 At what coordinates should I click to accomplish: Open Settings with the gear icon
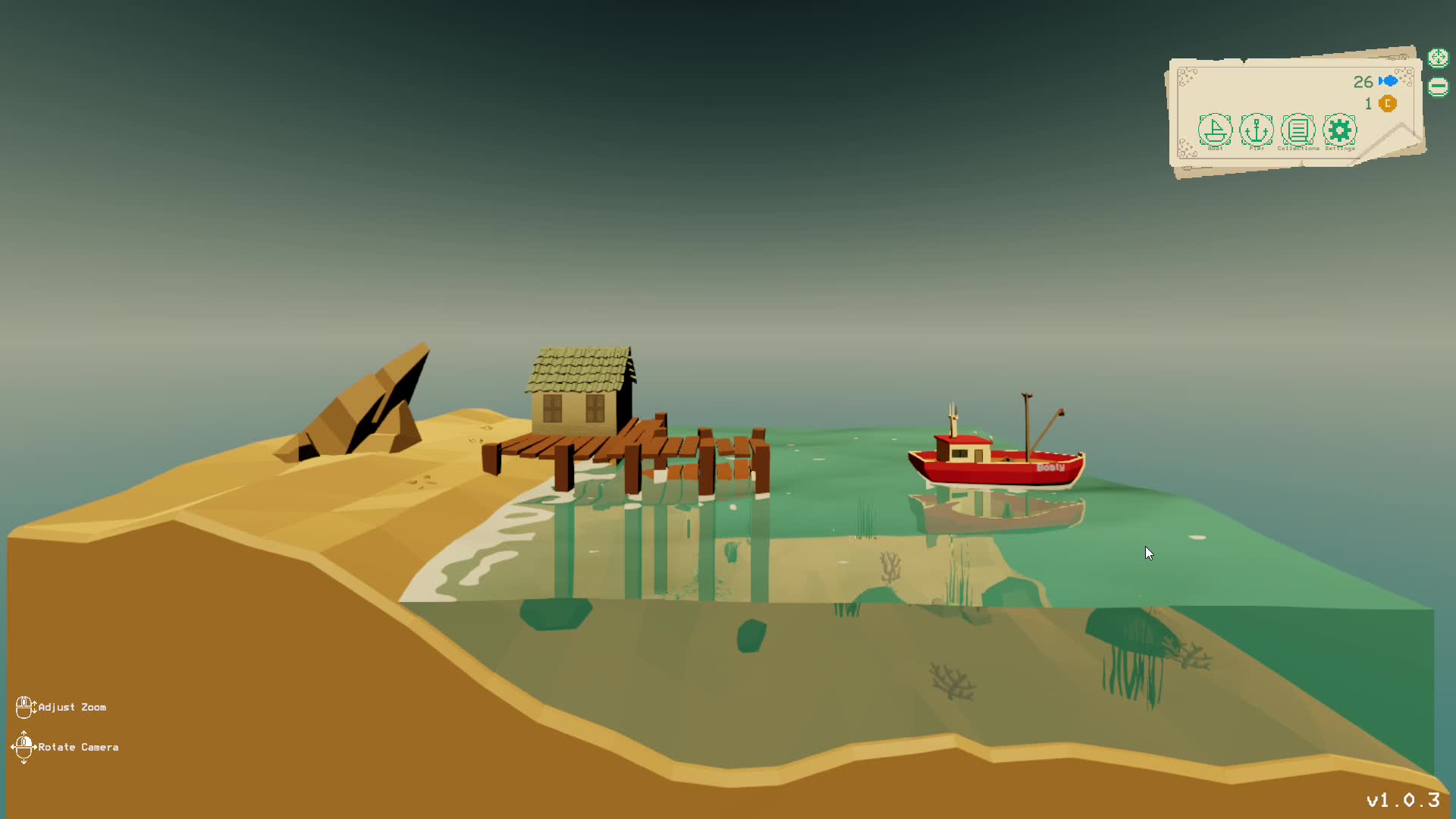click(x=1340, y=130)
